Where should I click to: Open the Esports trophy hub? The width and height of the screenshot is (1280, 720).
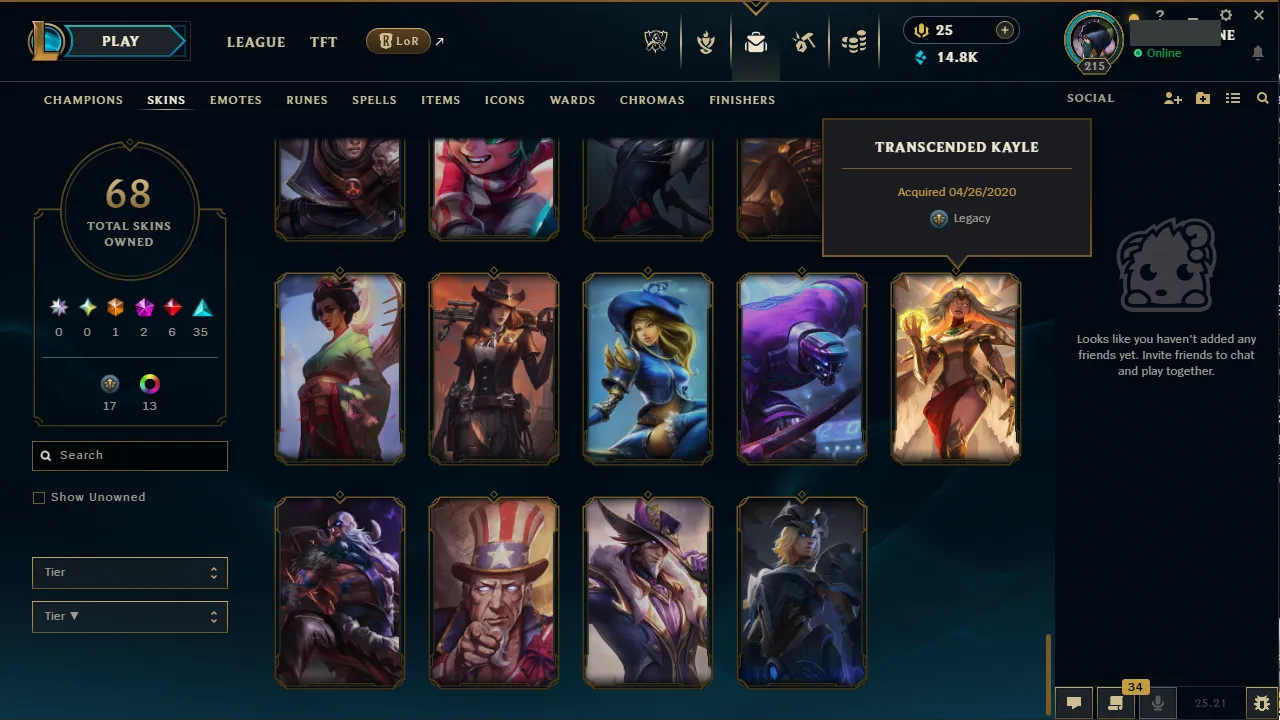pos(655,41)
